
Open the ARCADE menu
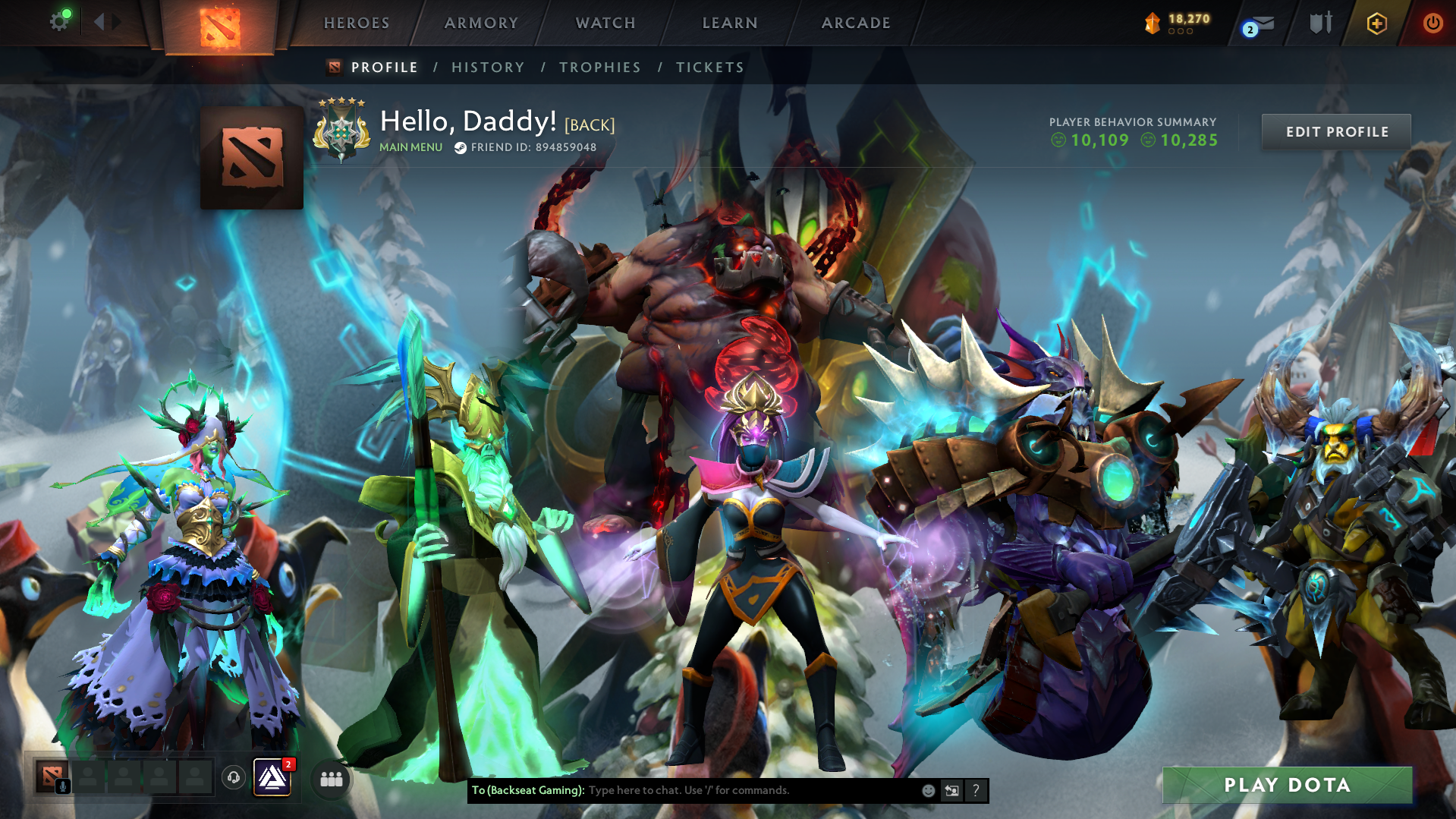tap(855, 23)
